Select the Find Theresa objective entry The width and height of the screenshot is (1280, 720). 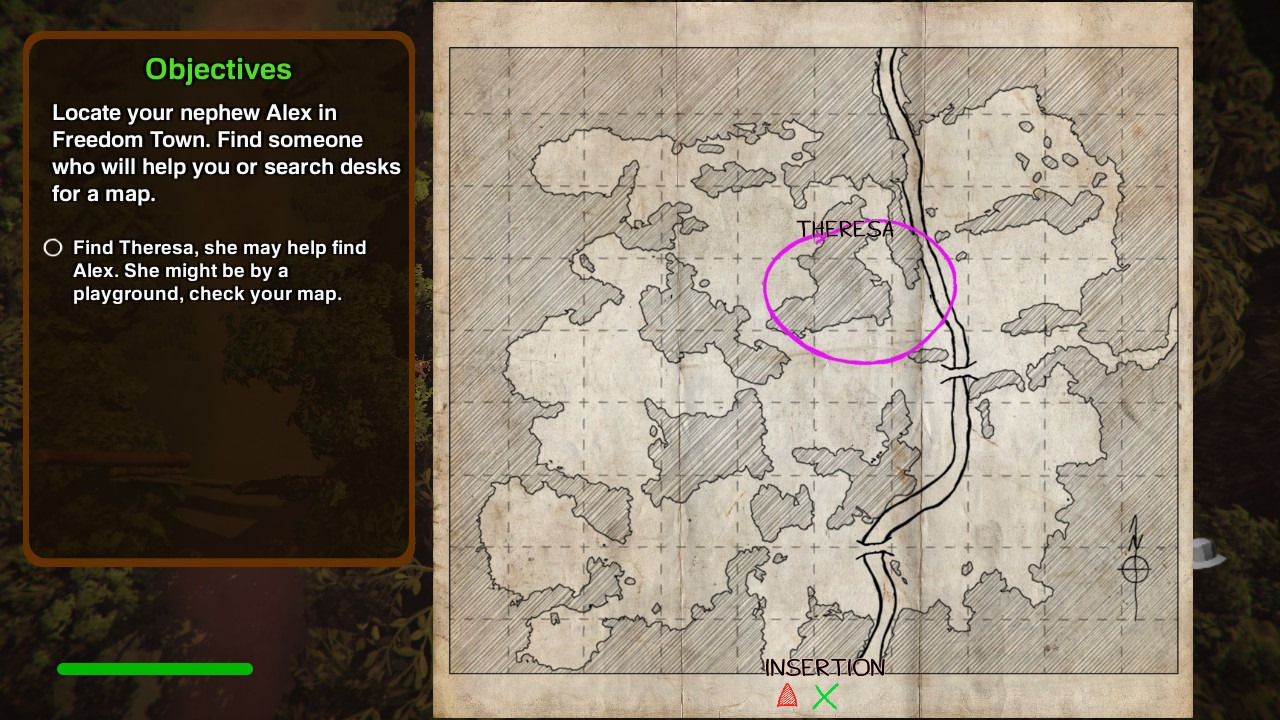tap(219, 270)
